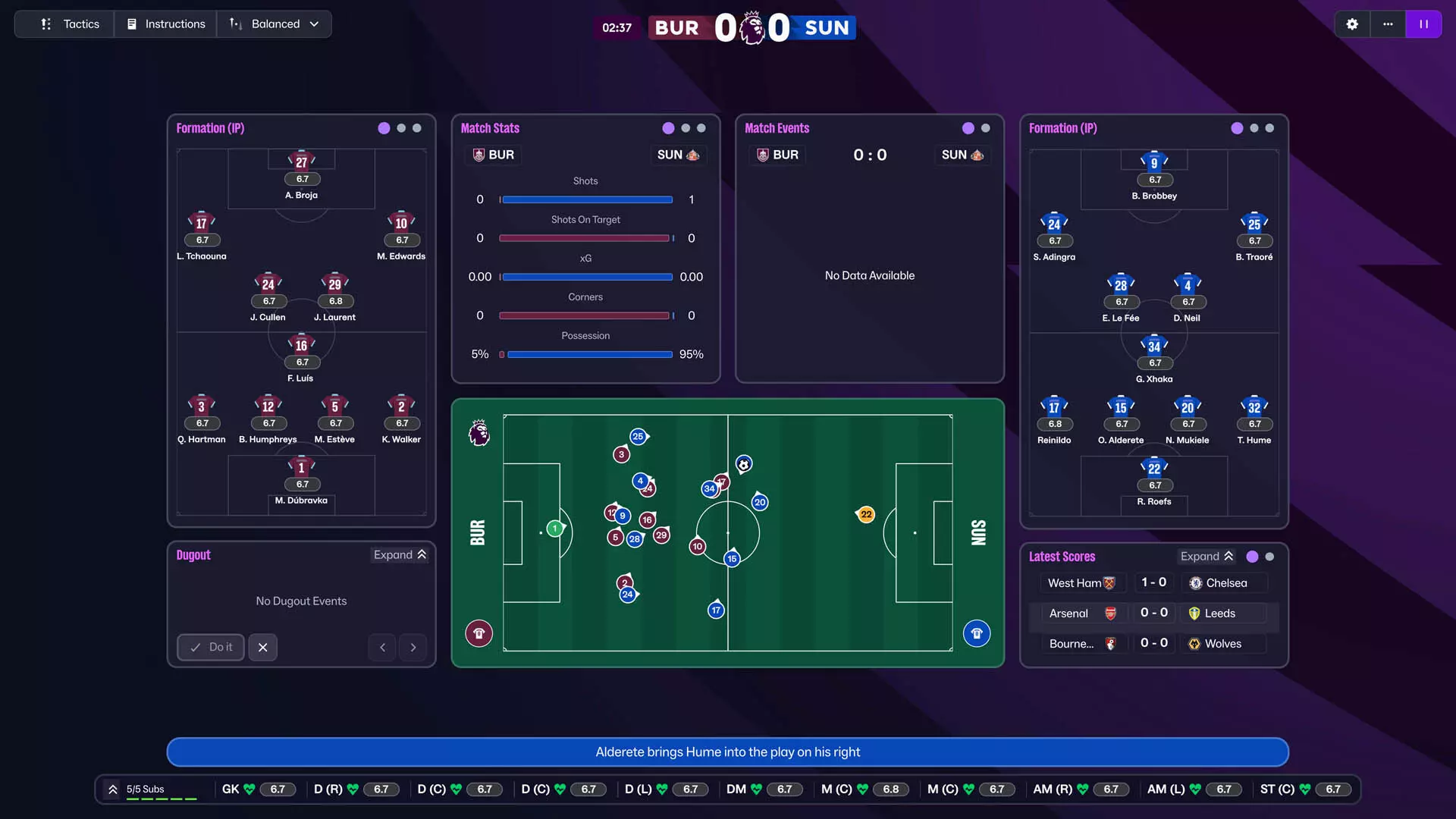Switch Match Stats panel to its second view dot
1456x819 pixels.
pyautogui.click(x=685, y=128)
